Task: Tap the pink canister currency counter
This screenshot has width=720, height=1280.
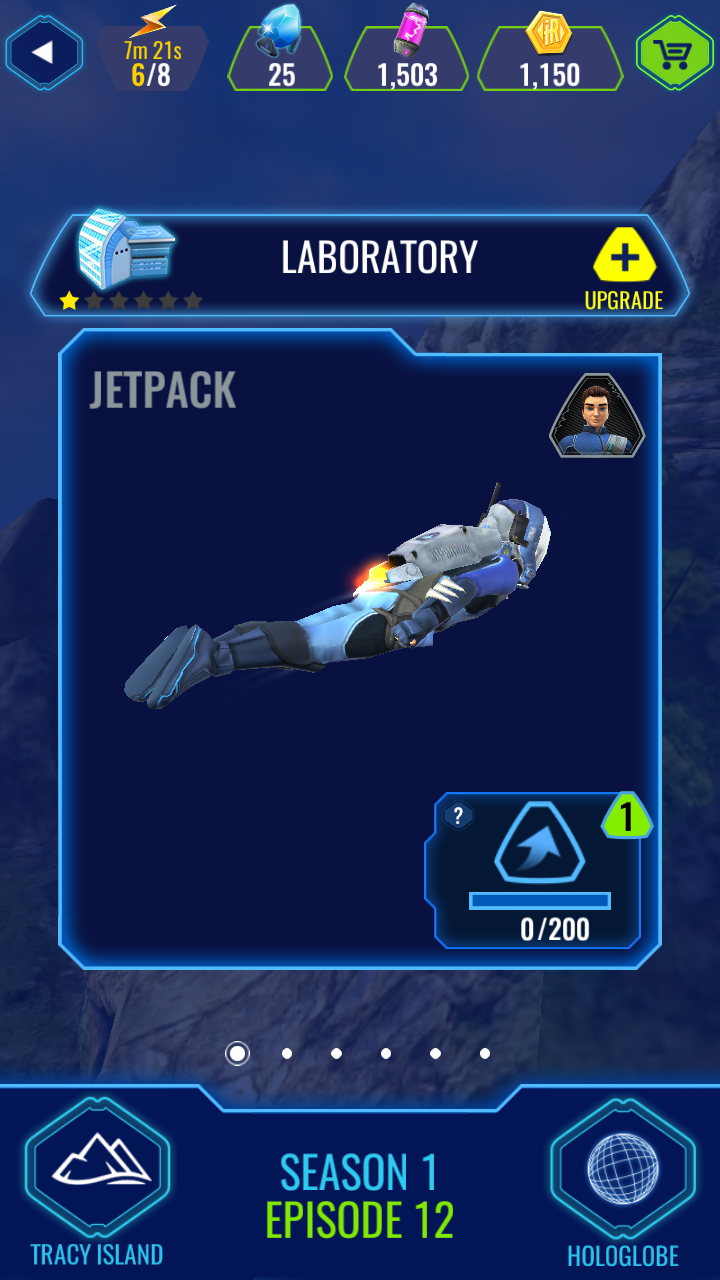Action: click(406, 58)
